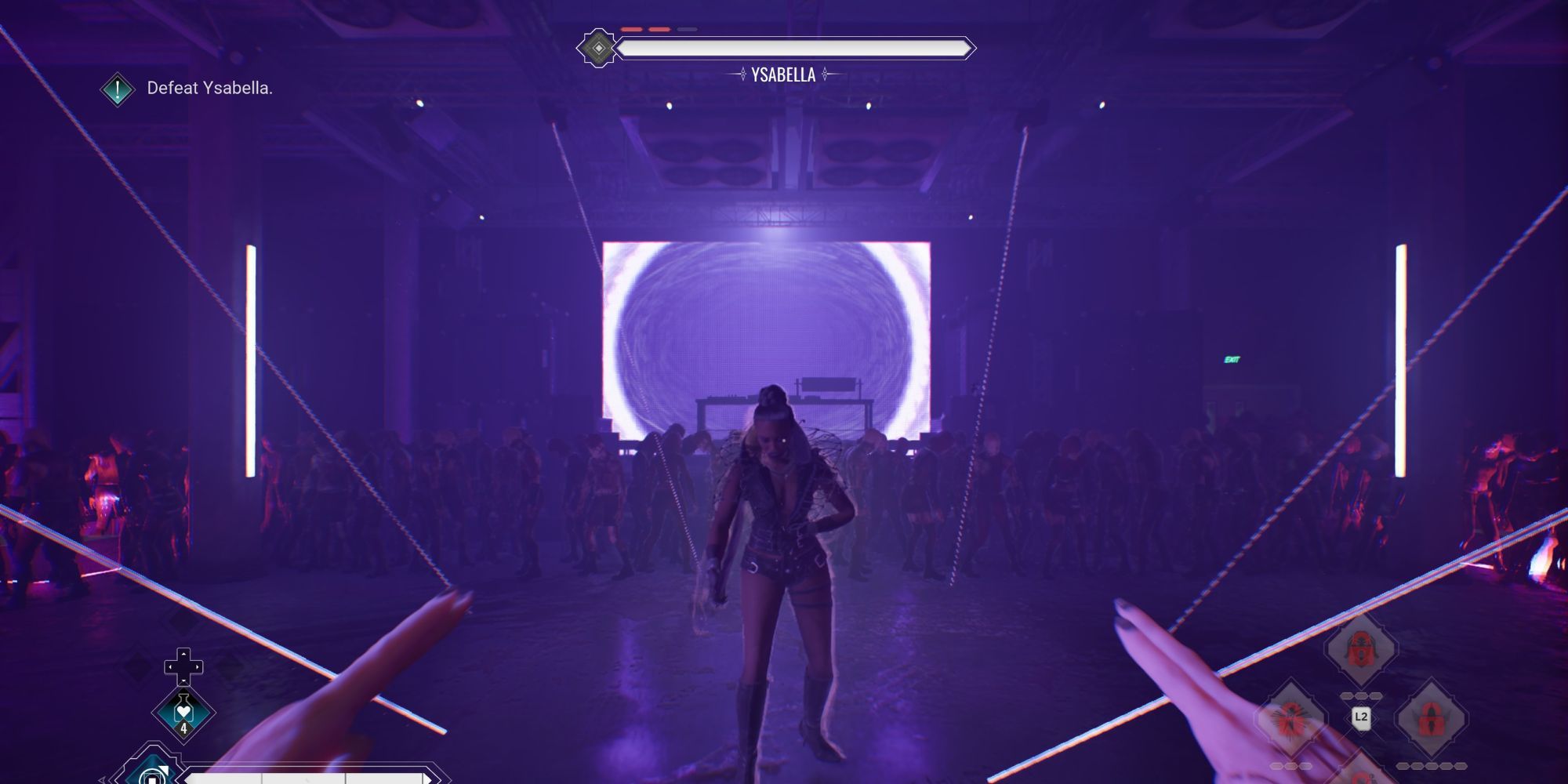Select the locked ability with spread wings
This screenshot has height=784, width=1568.
coord(1431,719)
